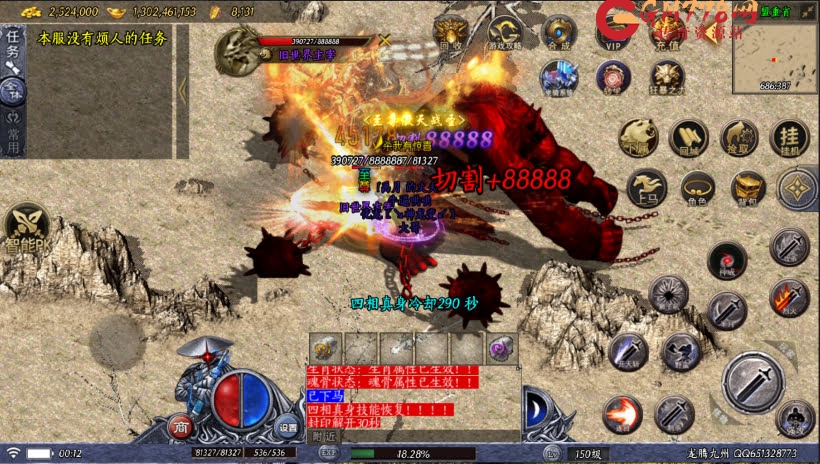Image resolution: width=820 pixels, height=464 pixels.
Task: Activate the 烈火 flaming sword skill
Action: pos(789,296)
